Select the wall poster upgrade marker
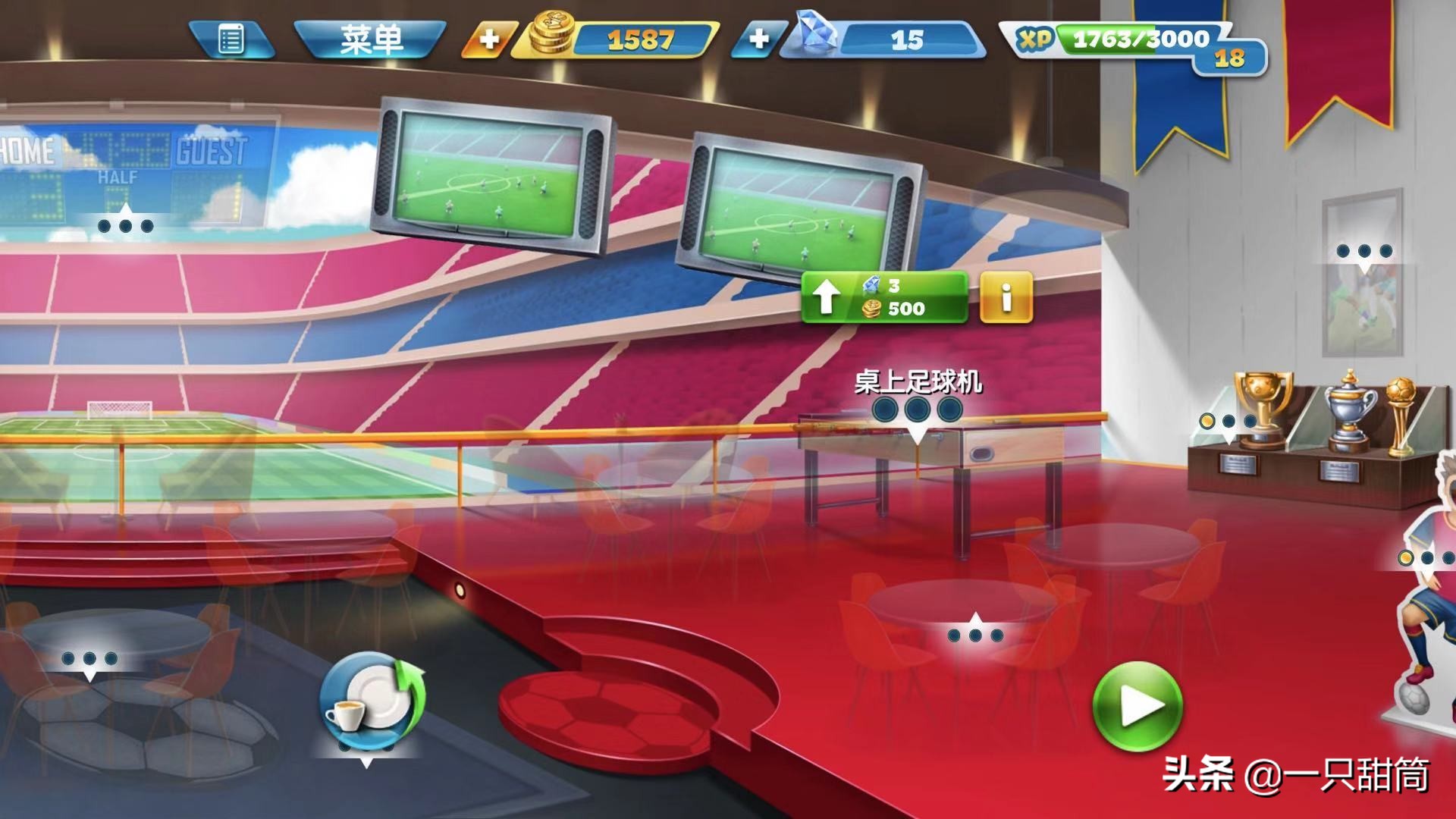Viewport: 1456px width, 819px height. tap(1364, 252)
